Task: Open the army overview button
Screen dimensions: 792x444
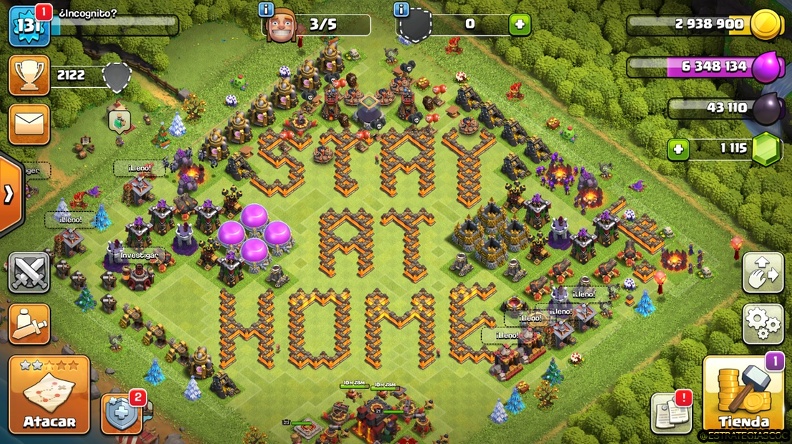Action: coord(29,323)
